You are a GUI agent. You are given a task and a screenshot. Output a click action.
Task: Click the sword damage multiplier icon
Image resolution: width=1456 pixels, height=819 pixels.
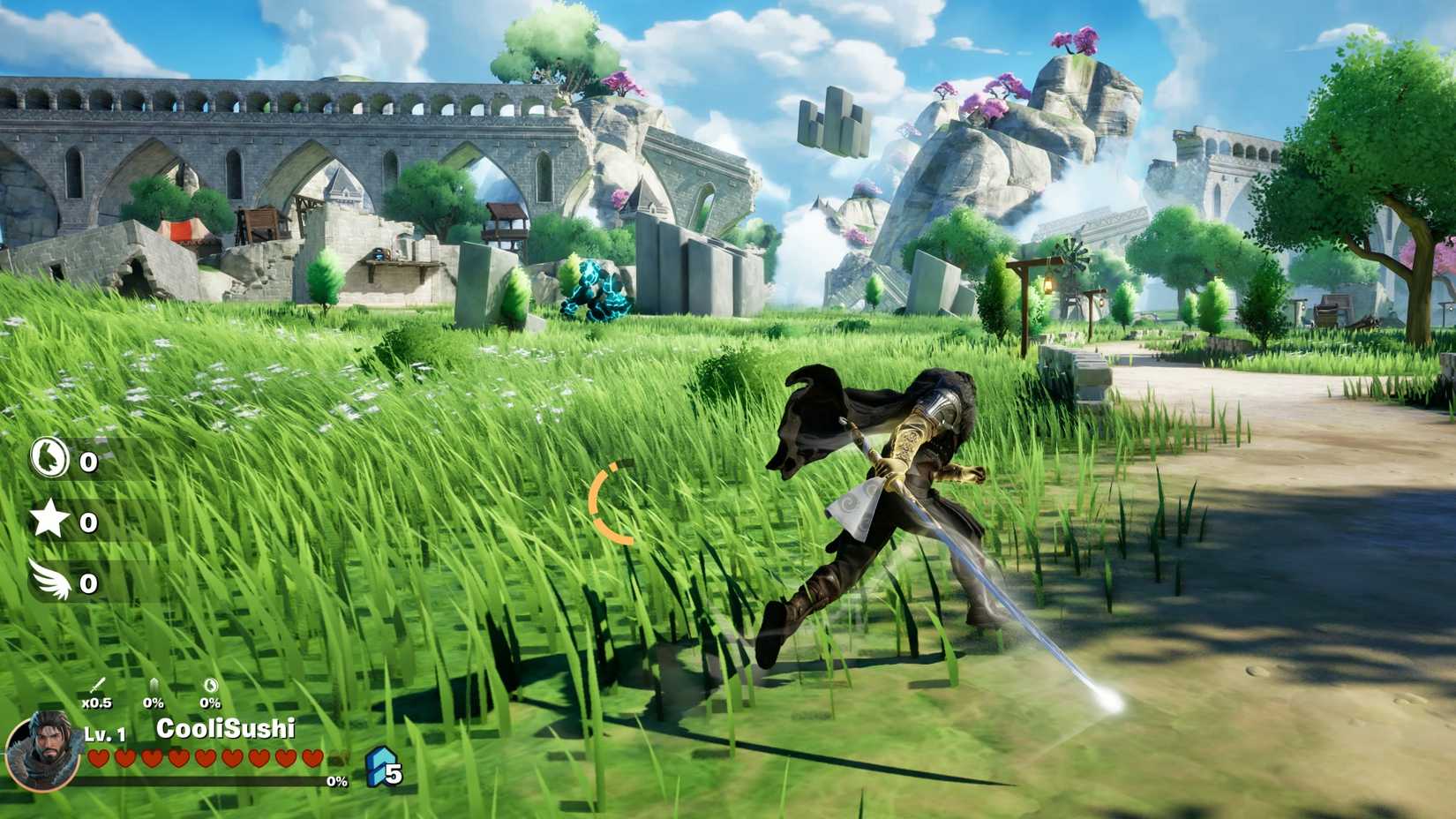click(97, 687)
